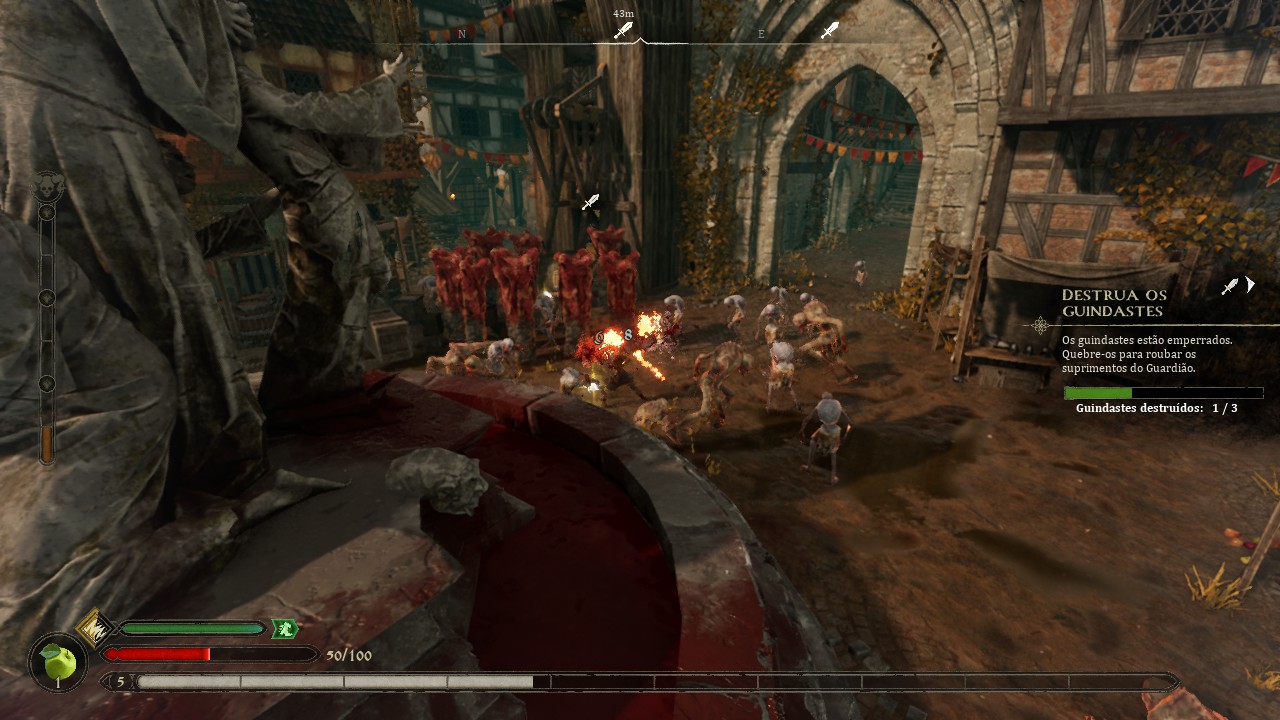1280x720 pixels.
Task: Select the 43m sword marker on compass
Action: pyautogui.click(x=624, y=30)
